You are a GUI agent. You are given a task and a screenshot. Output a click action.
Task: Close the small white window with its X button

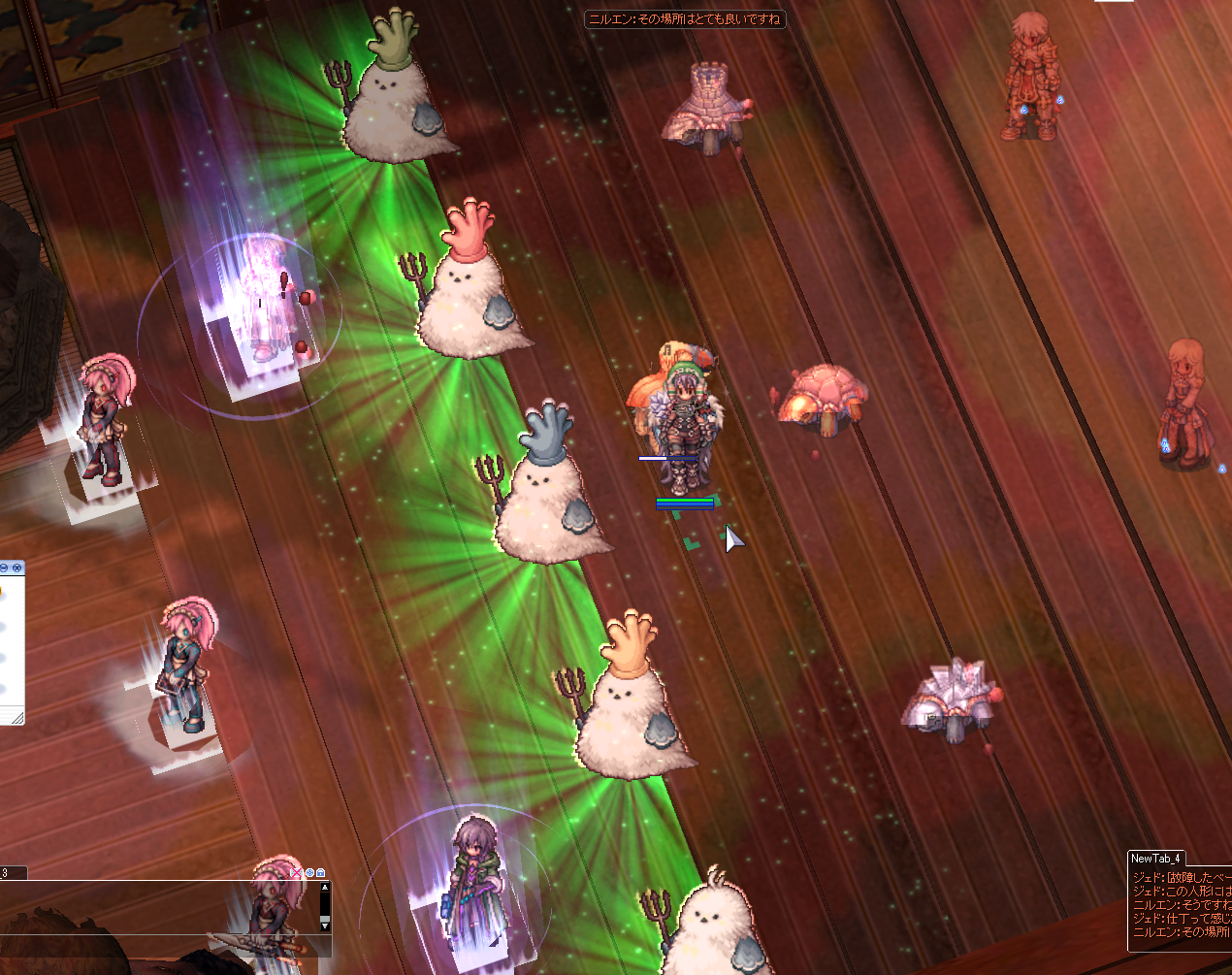pyautogui.click(x=16, y=567)
